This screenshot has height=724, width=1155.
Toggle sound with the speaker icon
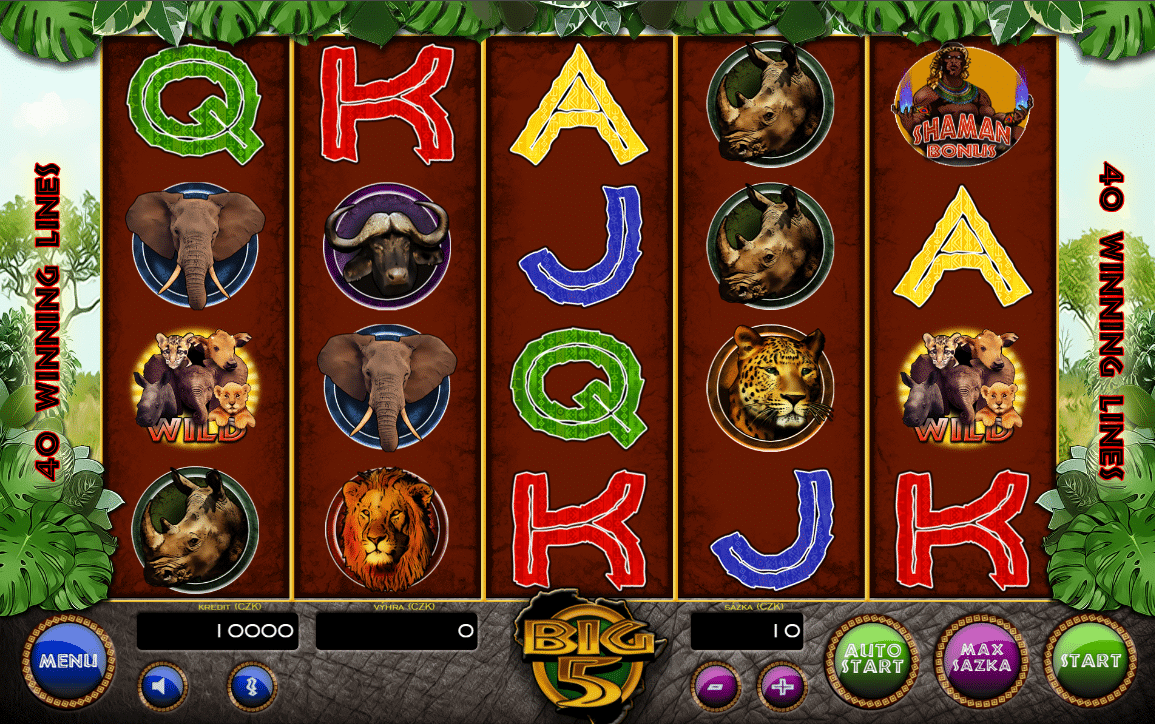[161, 686]
